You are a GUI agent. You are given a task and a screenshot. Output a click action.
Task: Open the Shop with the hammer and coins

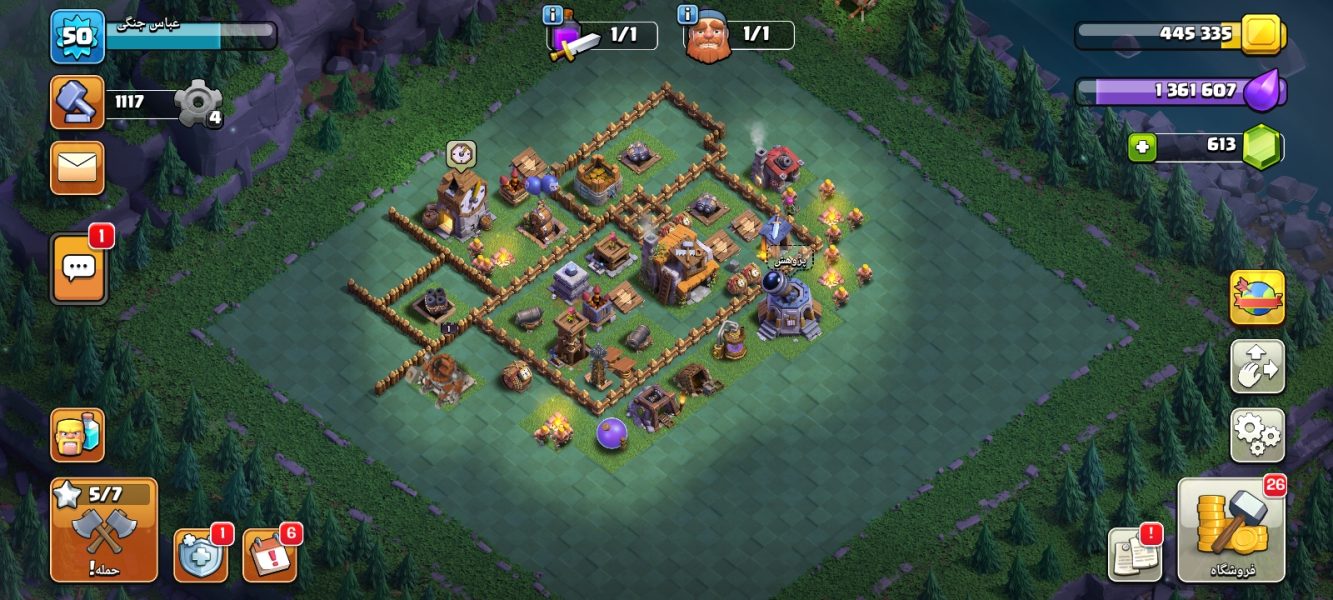coord(1230,528)
